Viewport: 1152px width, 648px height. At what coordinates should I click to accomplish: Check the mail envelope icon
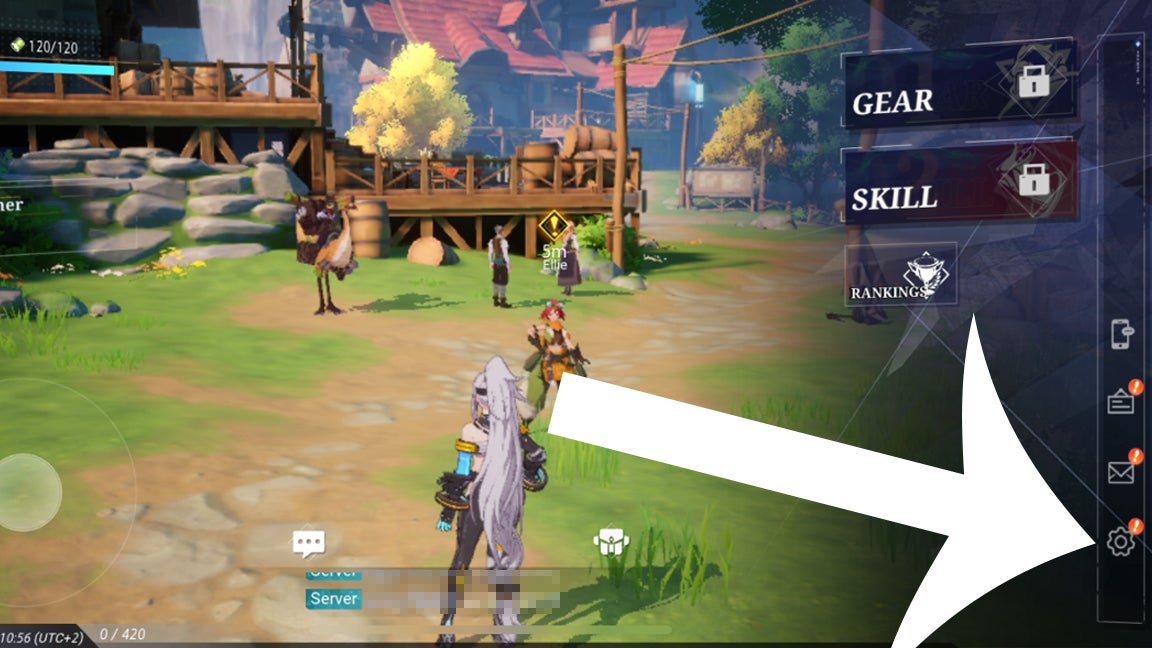[x=1121, y=472]
